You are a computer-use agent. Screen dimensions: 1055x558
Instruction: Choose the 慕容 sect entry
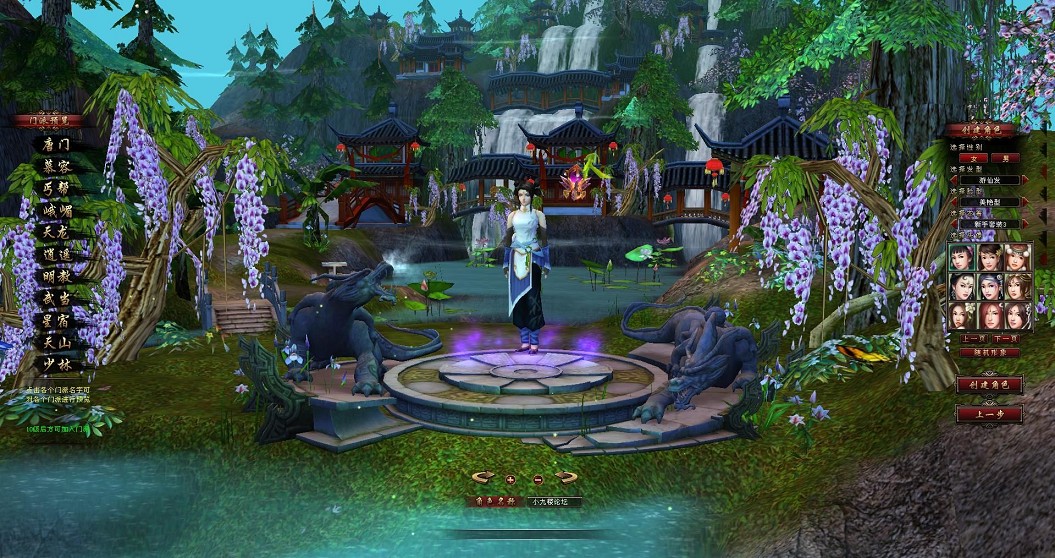56,166
